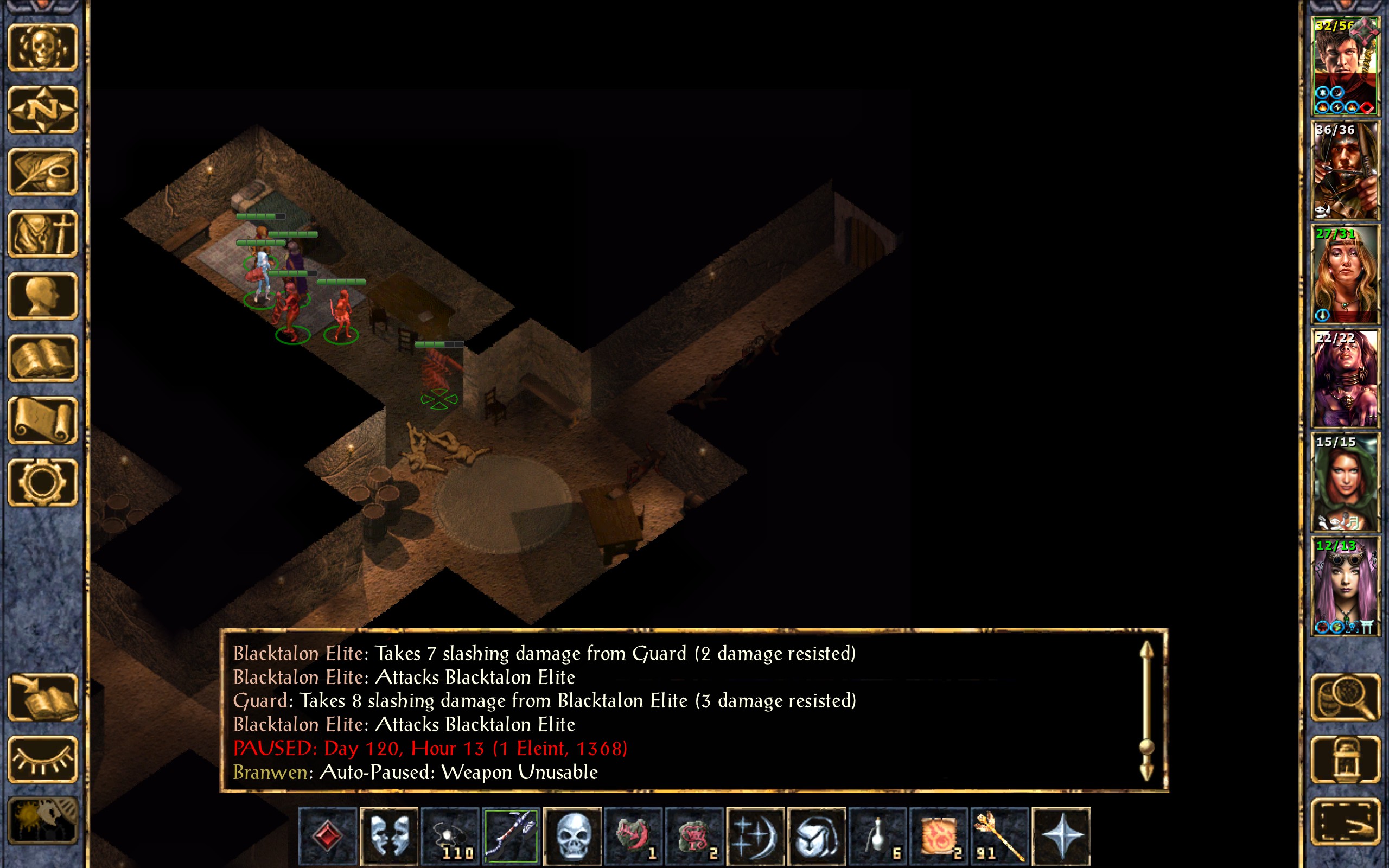Open the priest scroll
1389x868 pixels.
(x=42, y=421)
